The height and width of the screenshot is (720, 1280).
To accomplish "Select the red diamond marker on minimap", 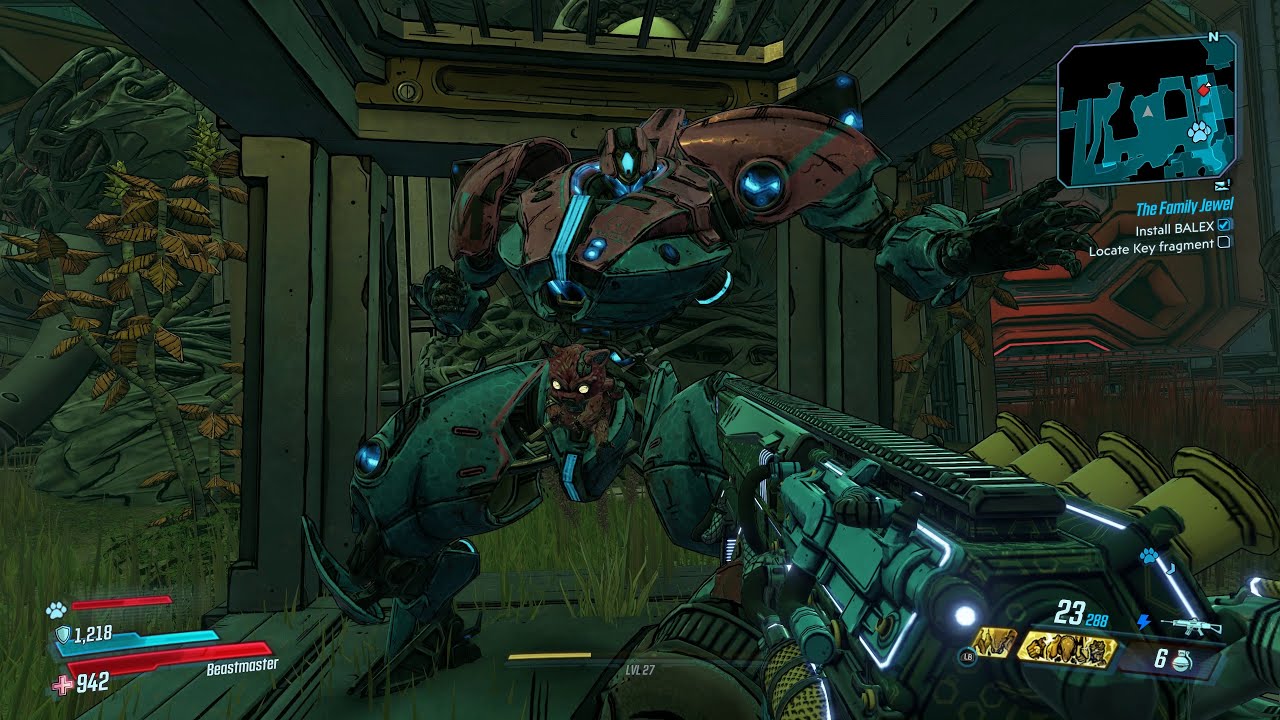I will [x=1204, y=90].
